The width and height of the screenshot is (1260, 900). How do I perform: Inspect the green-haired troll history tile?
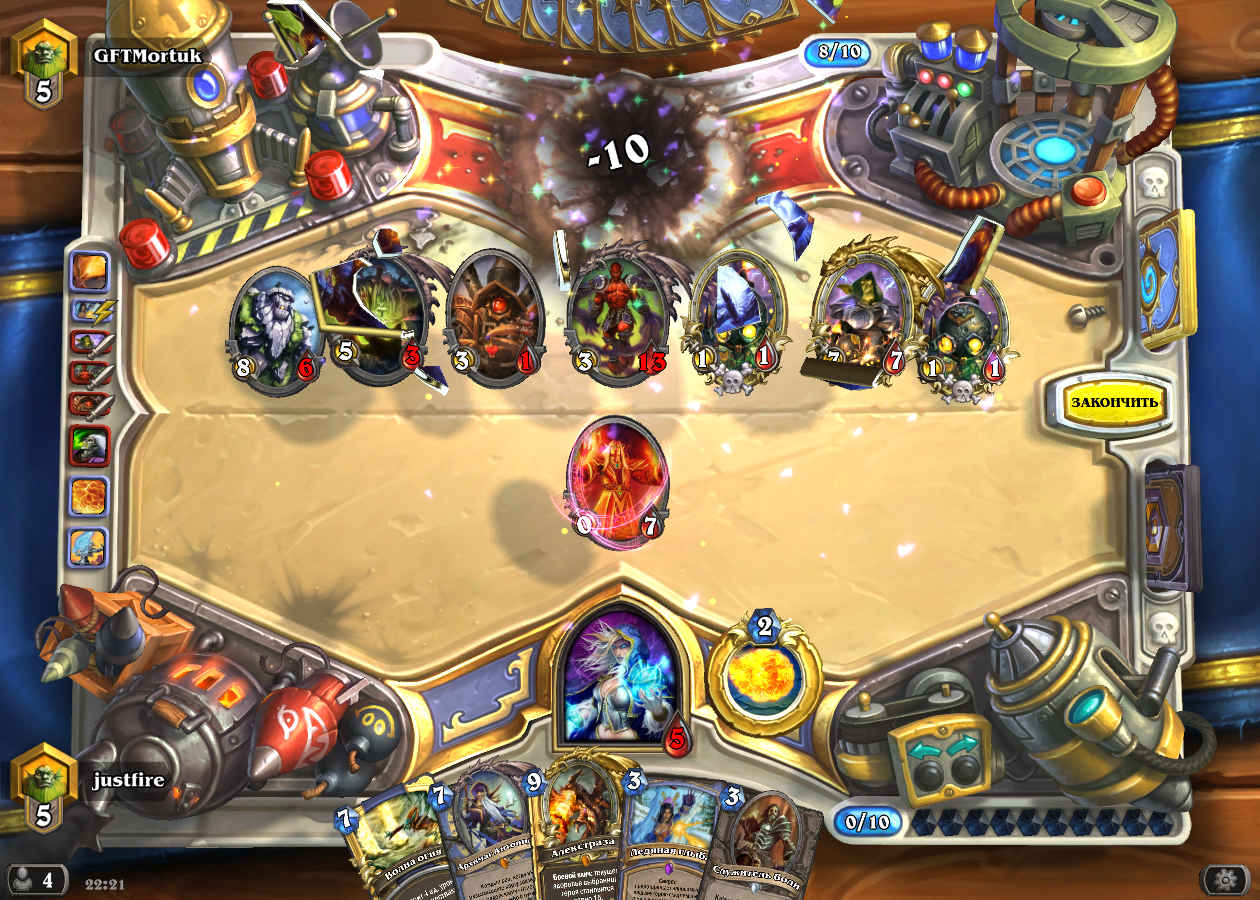pyautogui.click(x=89, y=445)
